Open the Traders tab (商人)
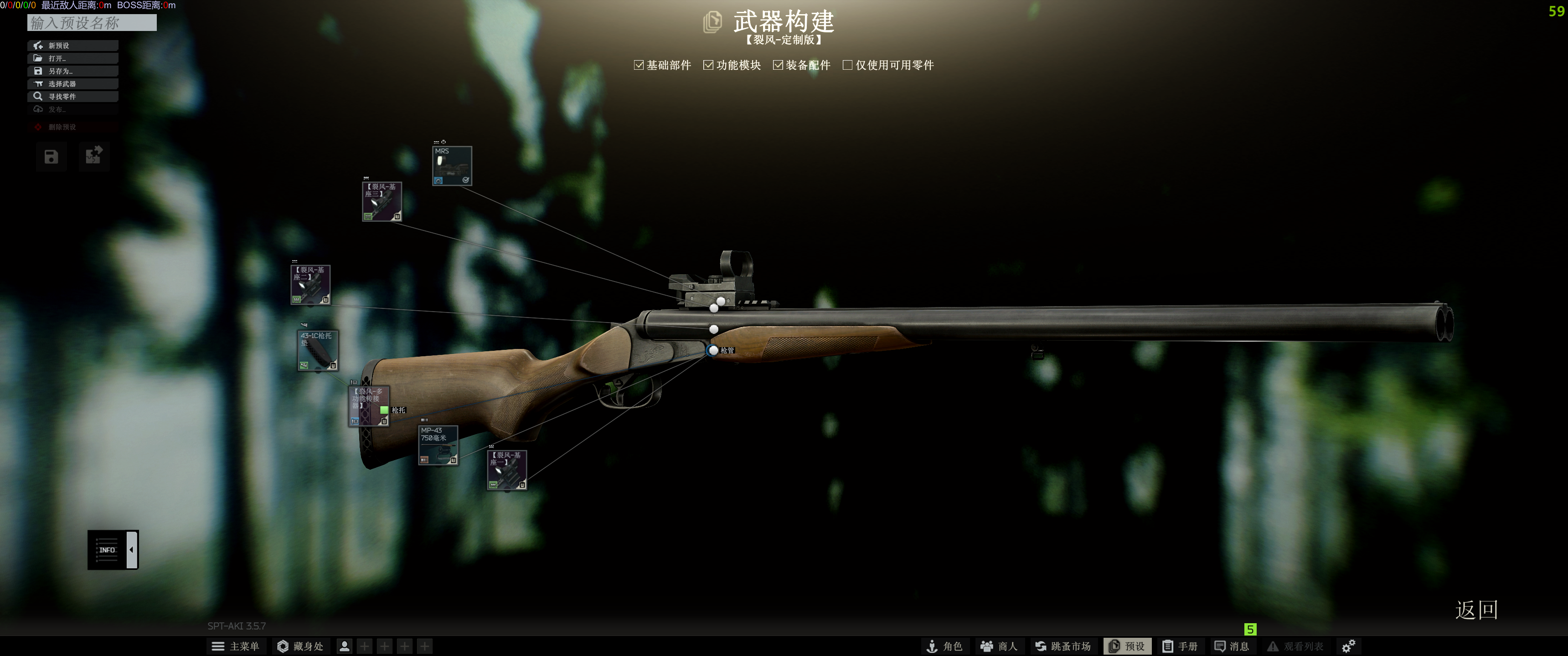The height and width of the screenshot is (656, 1568). [999, 646]
